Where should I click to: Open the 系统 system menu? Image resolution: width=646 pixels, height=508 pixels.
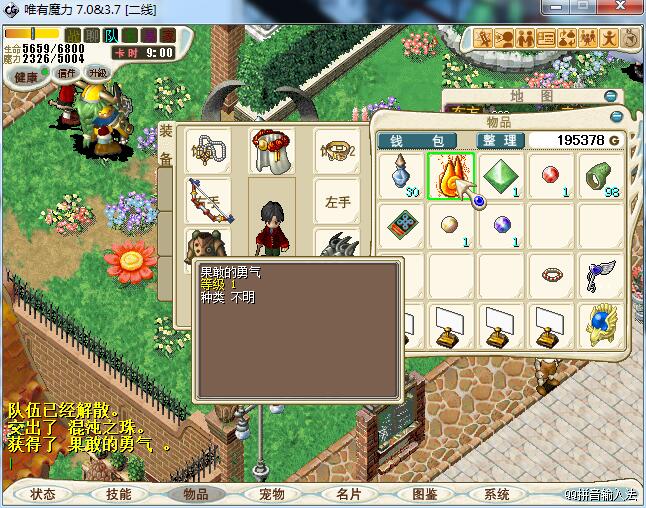(x=497, y=494)
